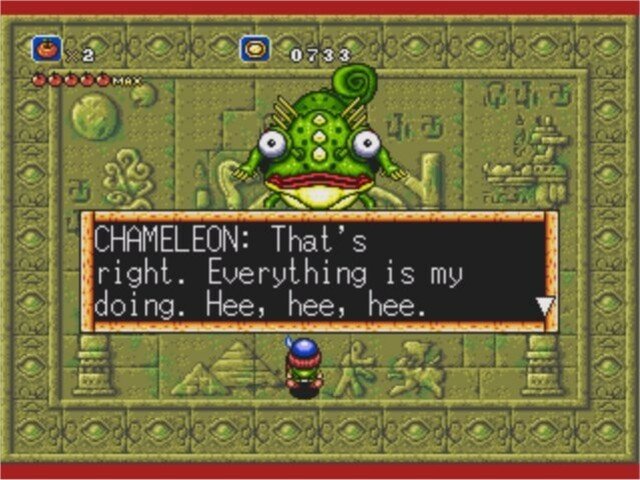Select the lives face icon
The height and width of the screenshot is (480, 640).
[x=47, y=48]
